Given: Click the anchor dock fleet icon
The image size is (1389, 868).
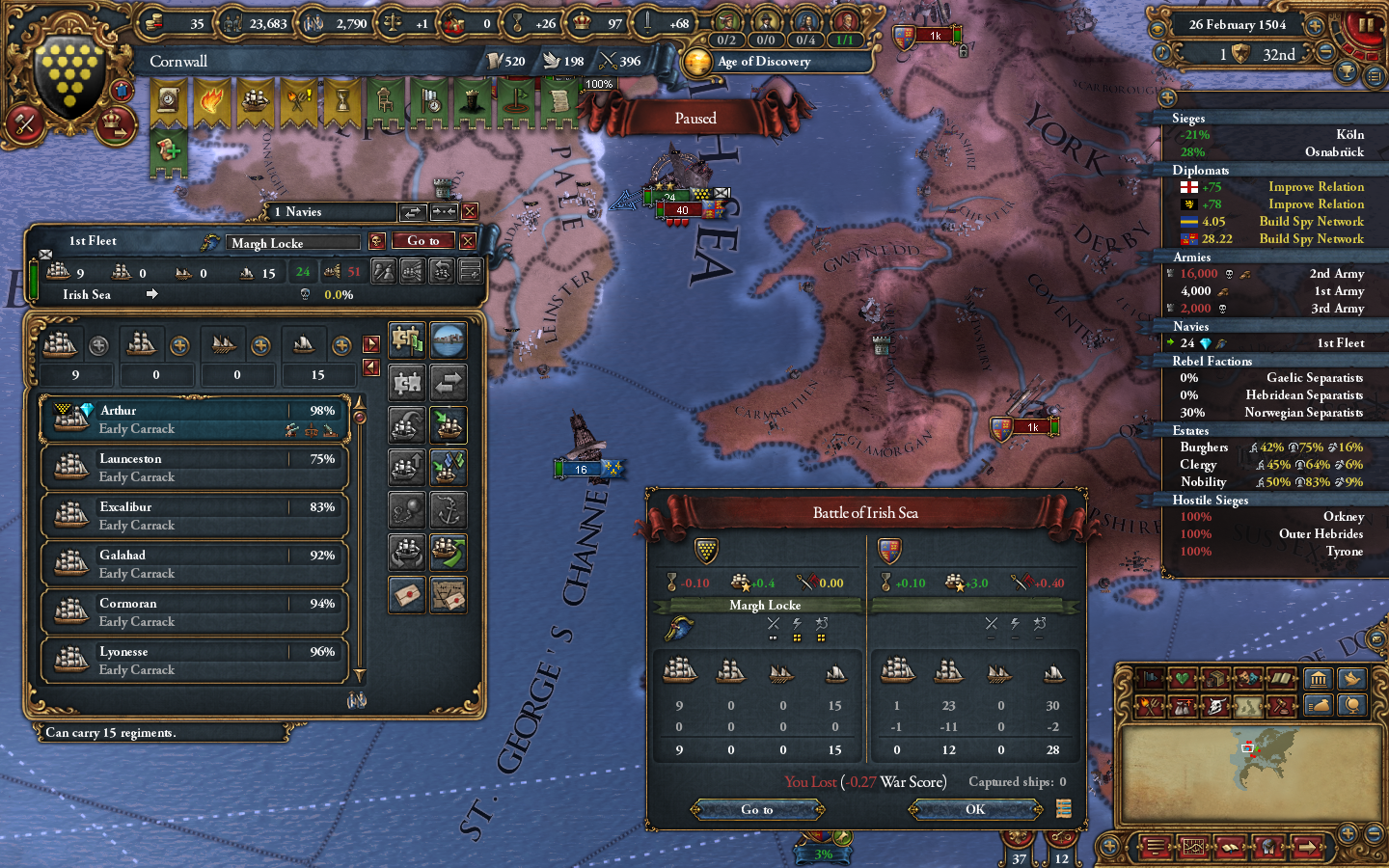Looking at the screenshot, I should tap(448, 509).
